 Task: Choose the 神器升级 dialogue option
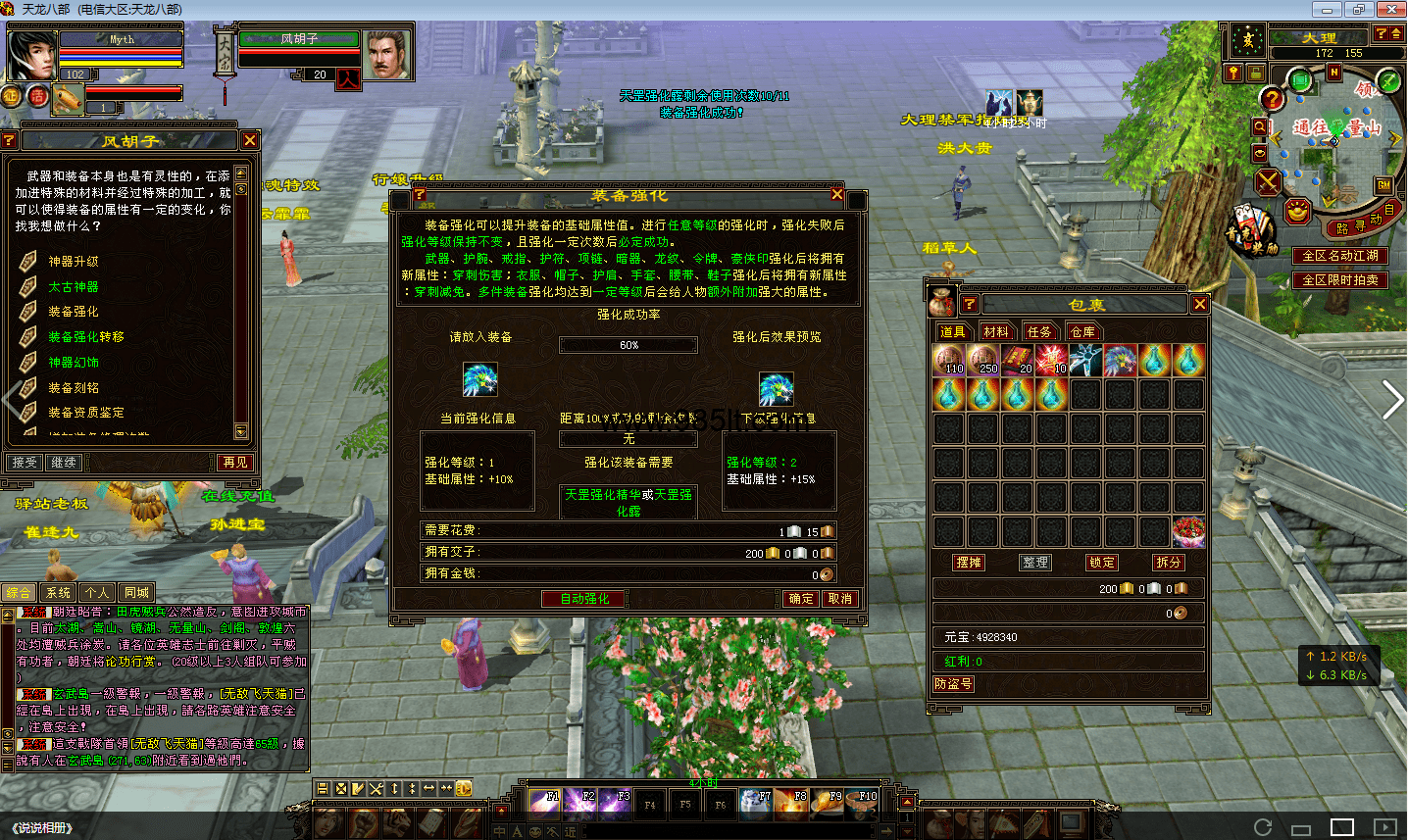click(74, 262)
